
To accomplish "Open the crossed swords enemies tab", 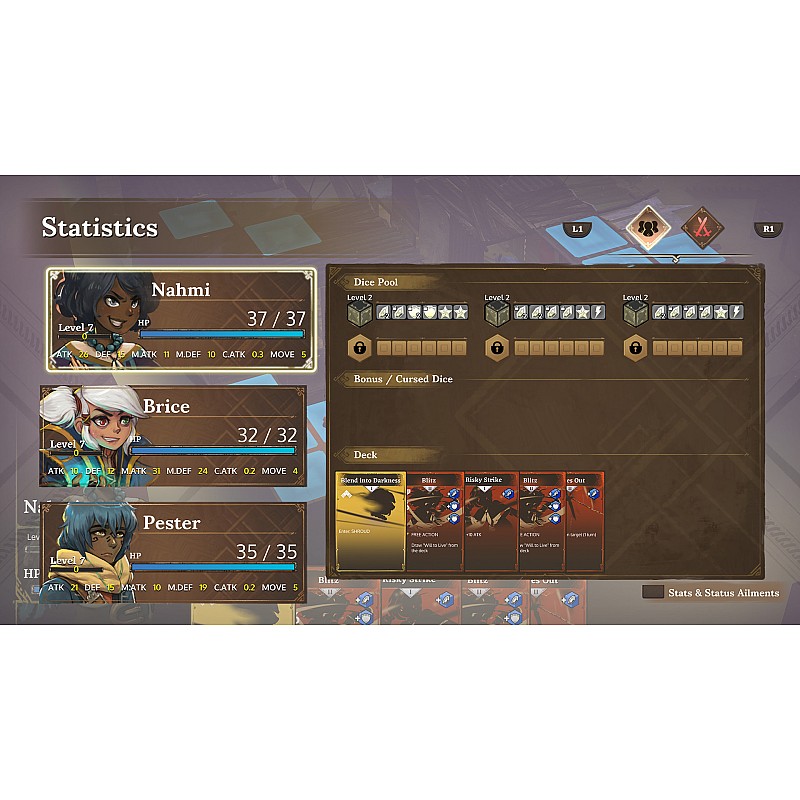I will pyautogui.click(x=702, y=227).
